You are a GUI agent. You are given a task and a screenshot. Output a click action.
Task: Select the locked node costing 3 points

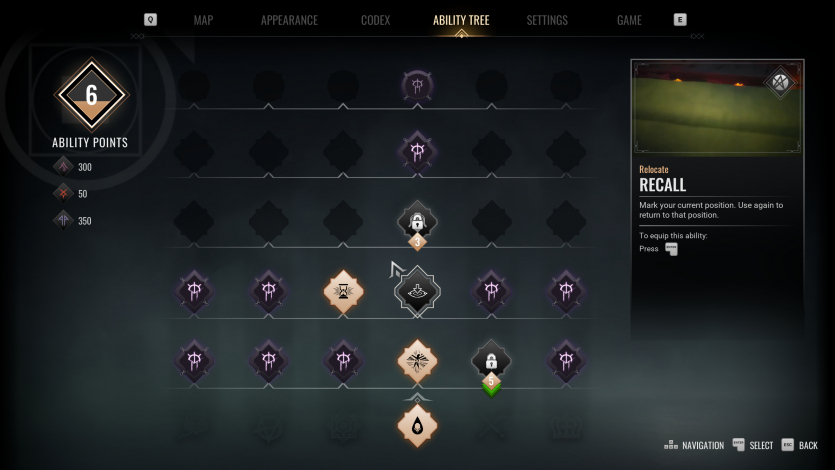pos(417,221)
